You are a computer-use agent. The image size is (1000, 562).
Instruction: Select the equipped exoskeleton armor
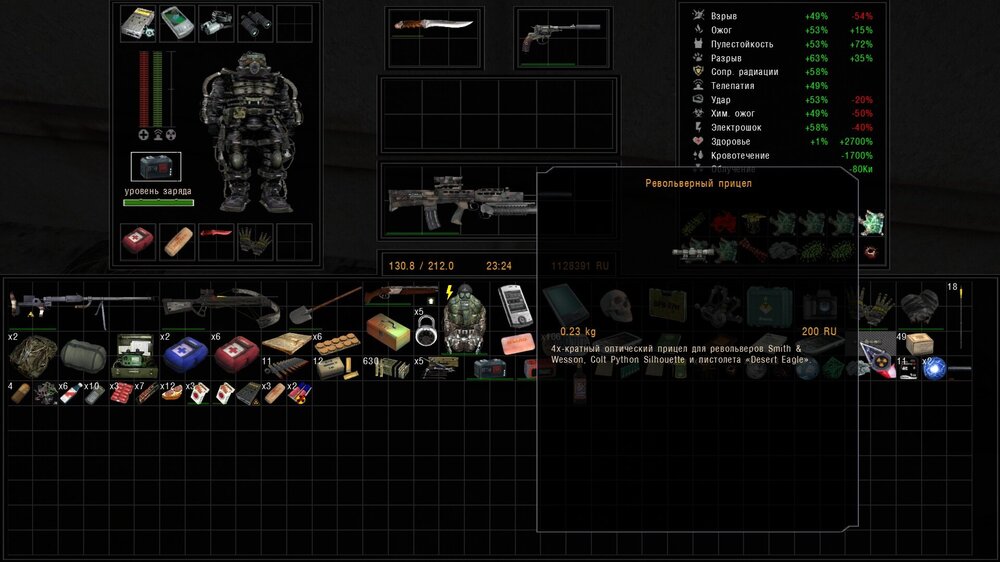pos(247,136)
